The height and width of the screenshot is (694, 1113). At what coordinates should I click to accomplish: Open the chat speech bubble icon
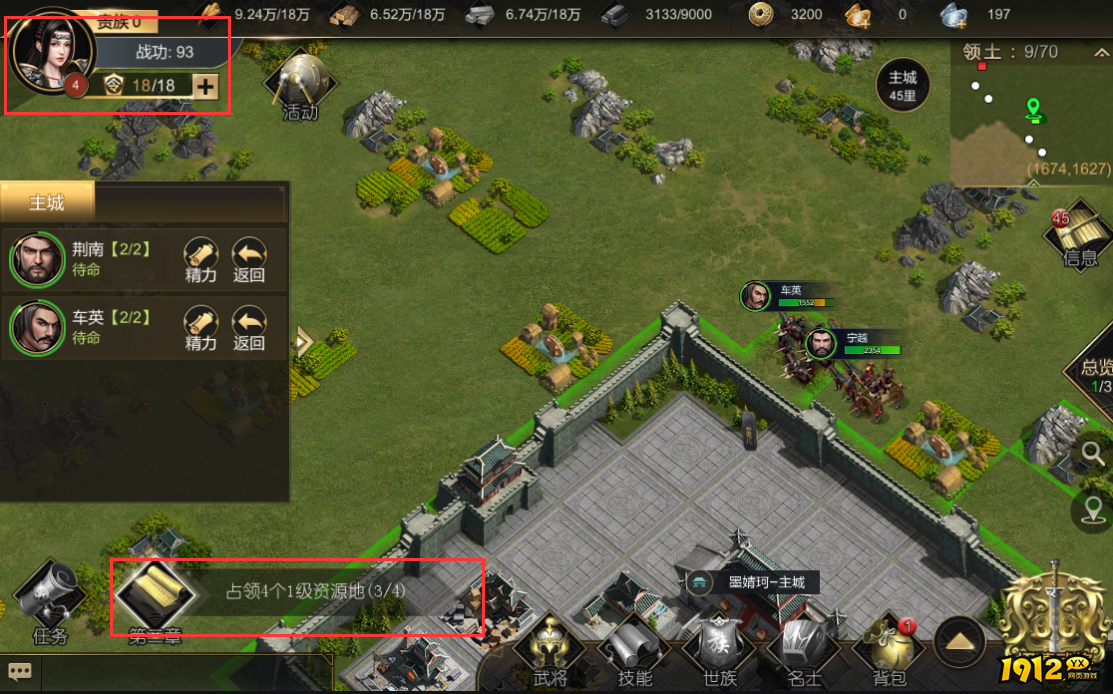click(19, 672)
